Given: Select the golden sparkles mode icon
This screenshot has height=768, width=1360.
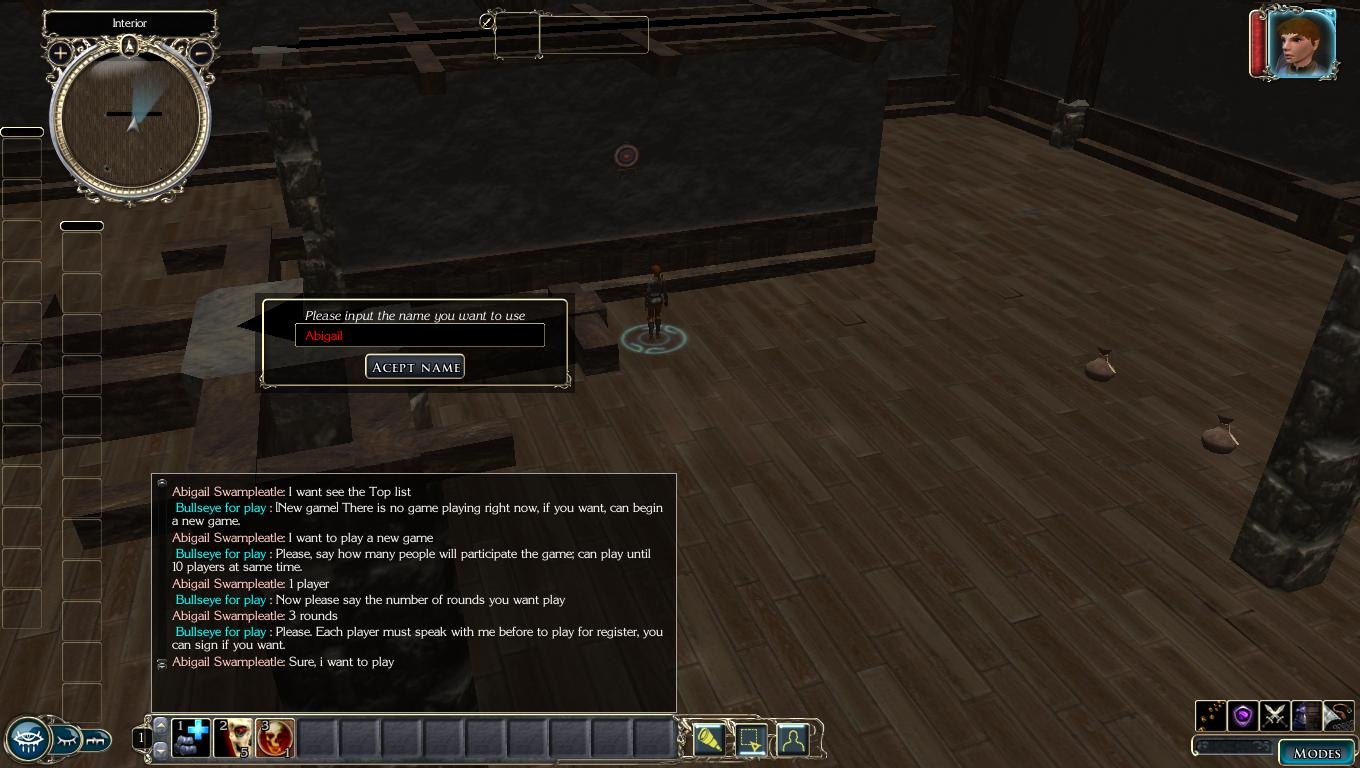Looking at the screenshot, I should coord(1211,716).
